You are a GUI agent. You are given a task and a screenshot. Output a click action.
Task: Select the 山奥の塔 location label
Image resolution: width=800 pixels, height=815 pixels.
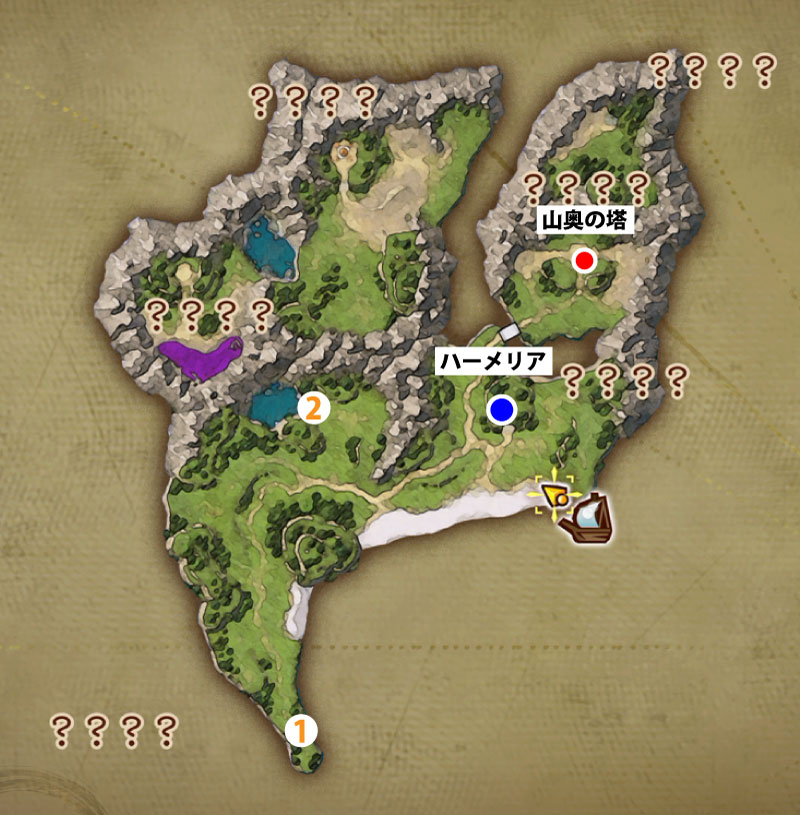[x=586, y=221]
